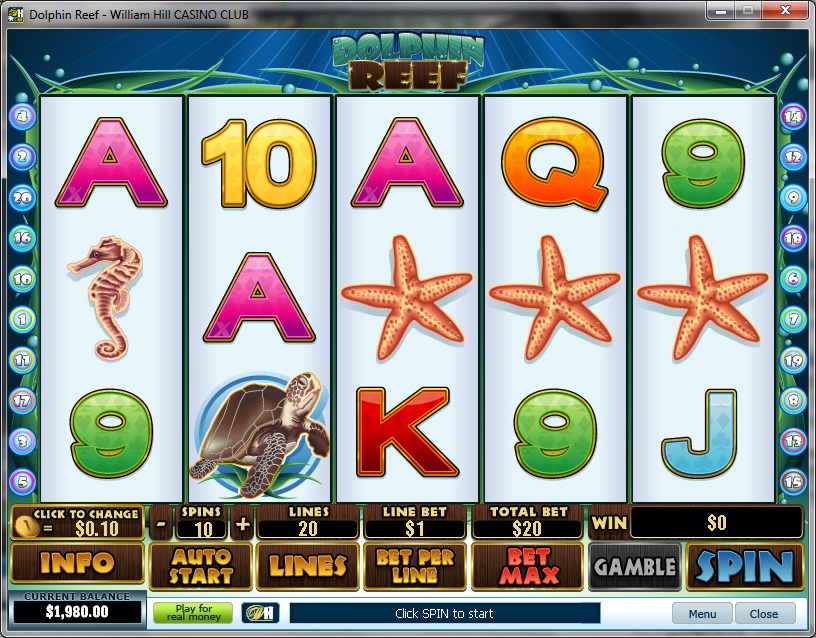Close the game using Close button
816x638 pixels.
[x=764, y=613]
